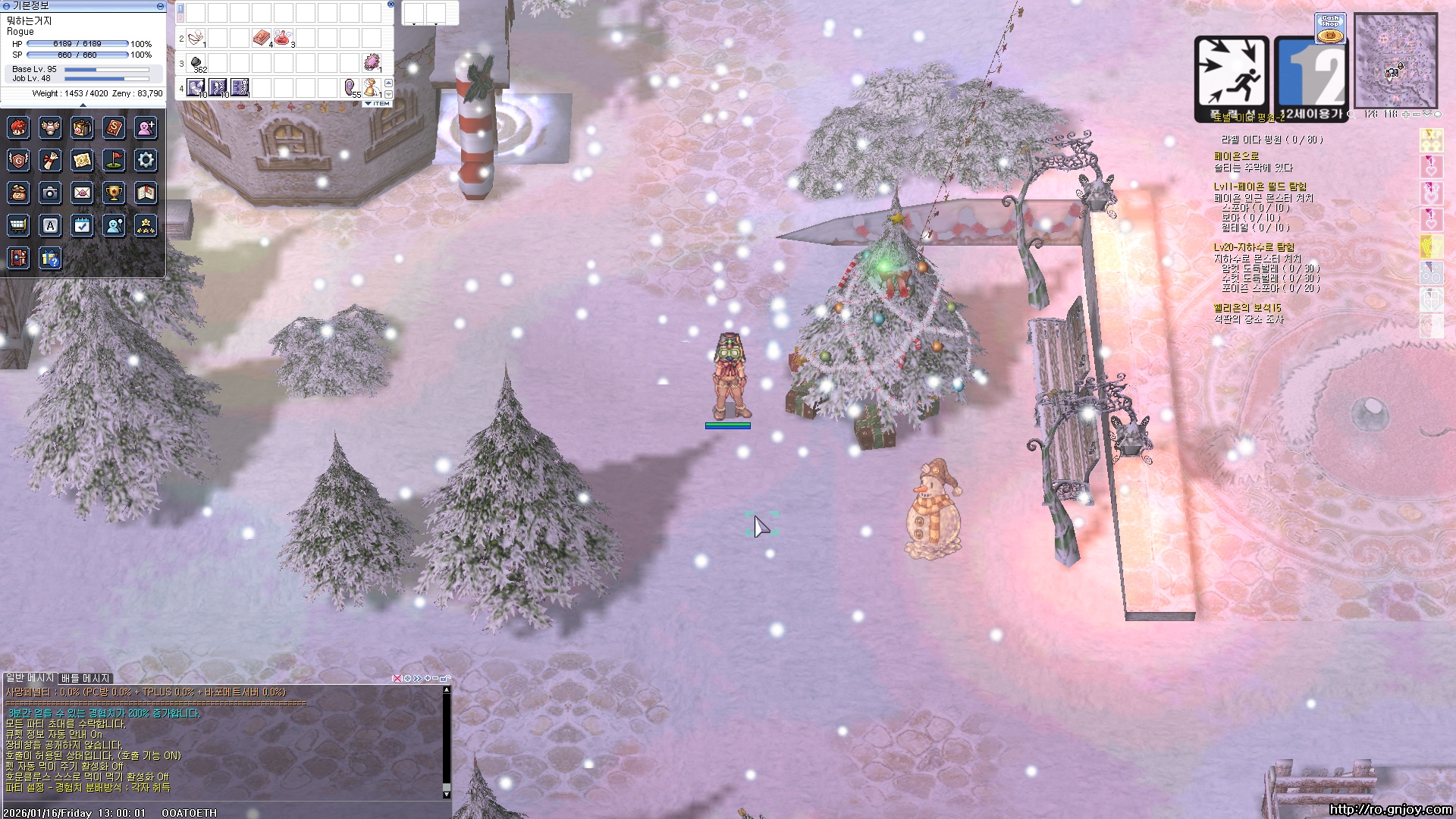Minimize the 기본정보 window
Viewport: 1456px width, 819px height.
(x=160, y=5)
